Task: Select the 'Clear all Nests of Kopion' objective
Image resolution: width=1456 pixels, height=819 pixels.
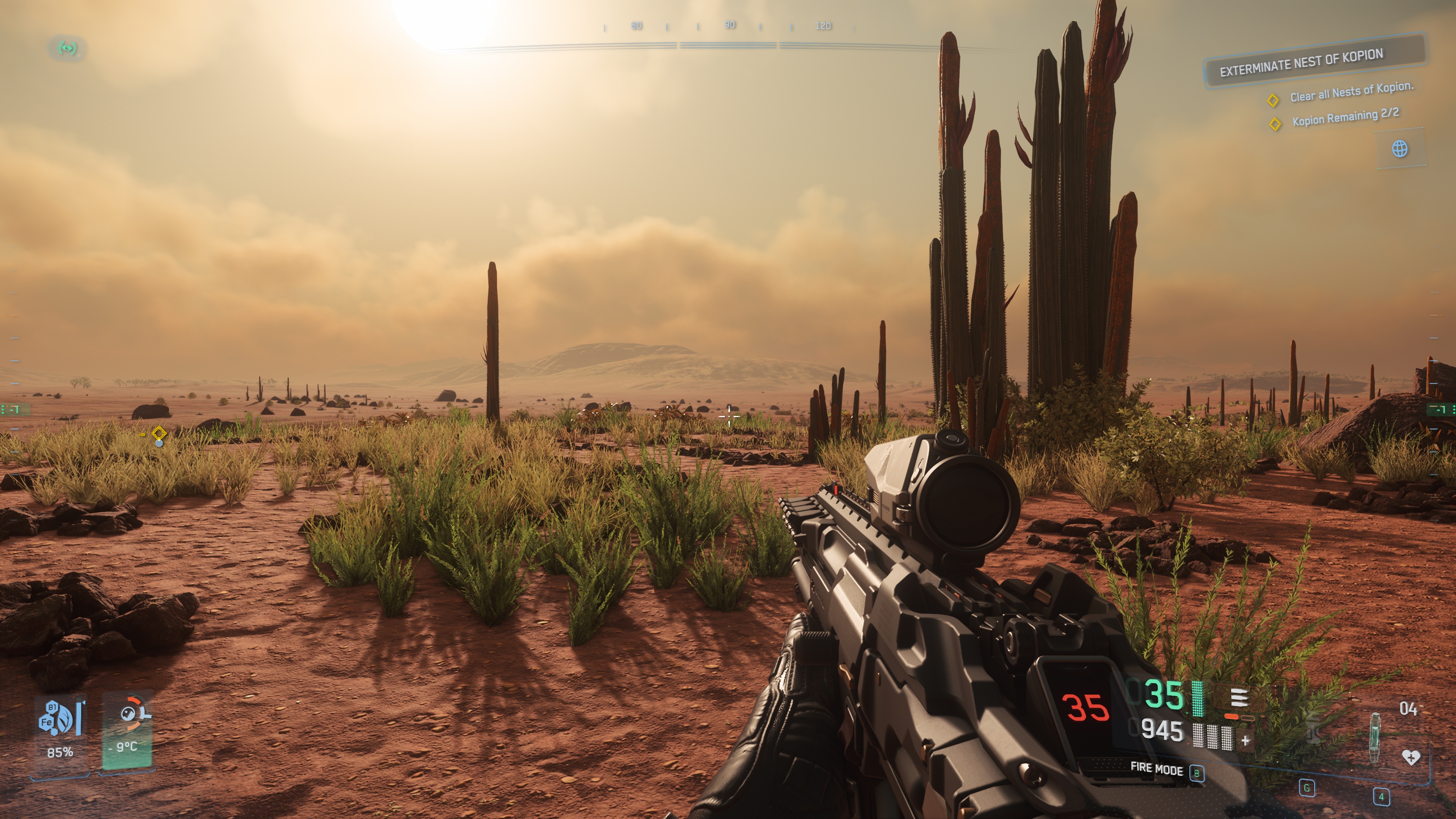Action: pyautogui.click(x=1351, y=92)
